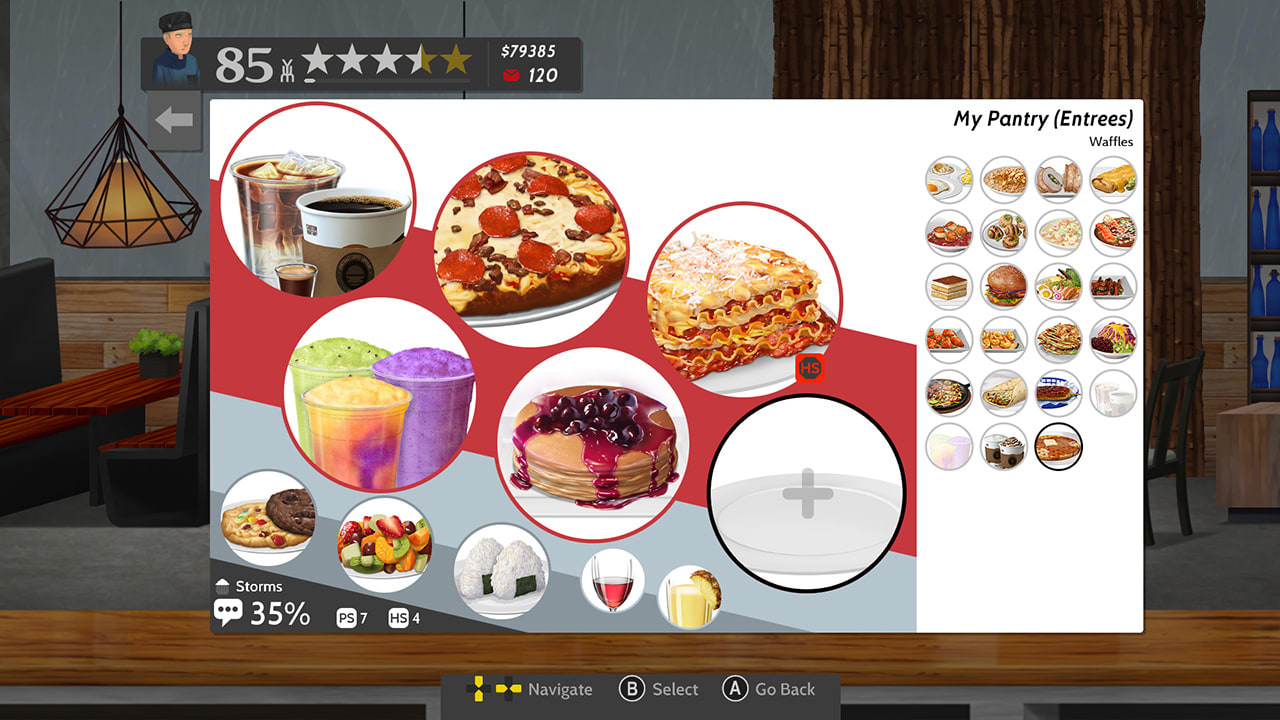Toggle the HS badge on the lasagna
Screen dimensions: 1280x720
tap(809, 369)
